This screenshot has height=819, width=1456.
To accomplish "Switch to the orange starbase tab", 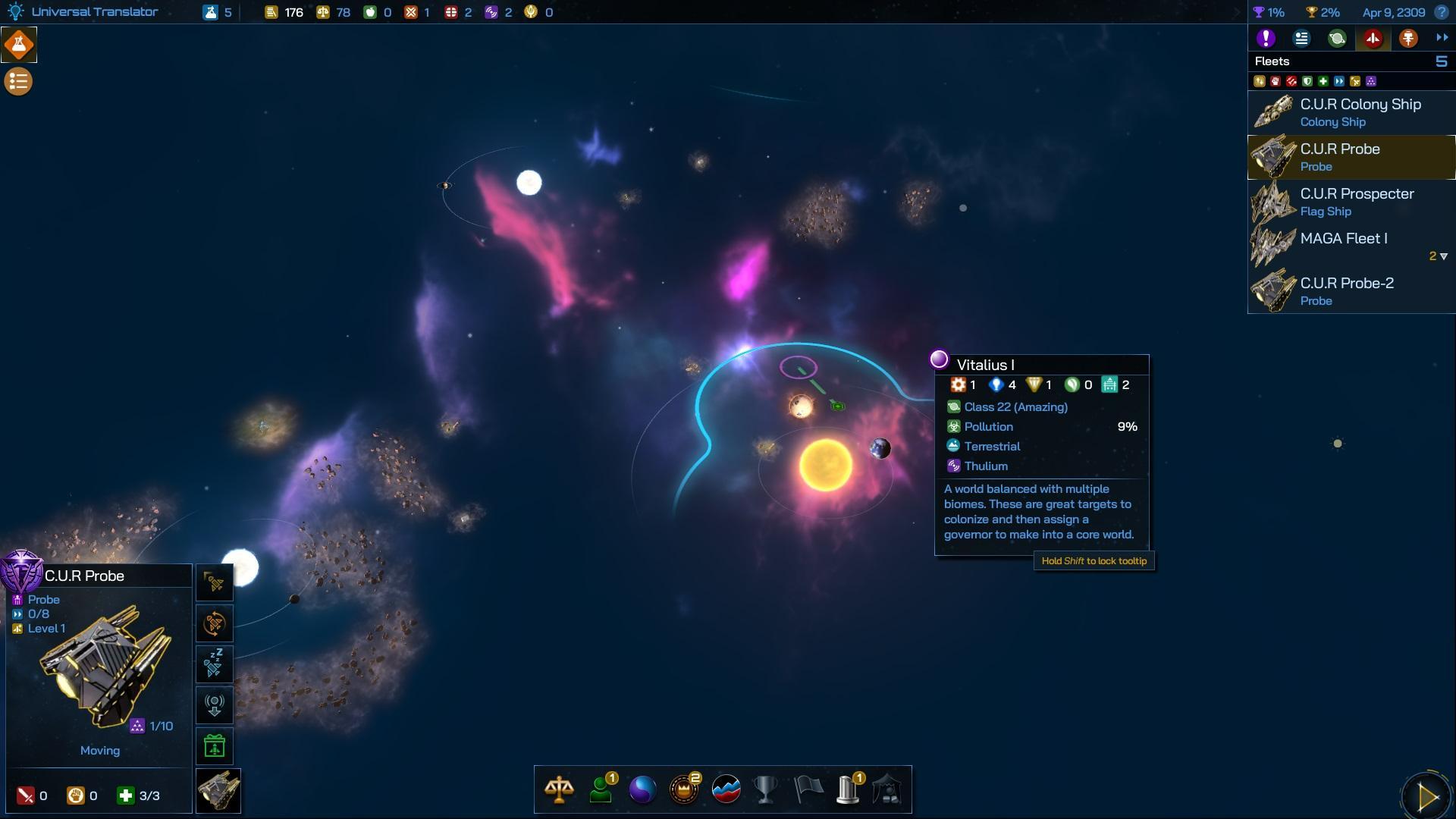I will coord(1408,39).
